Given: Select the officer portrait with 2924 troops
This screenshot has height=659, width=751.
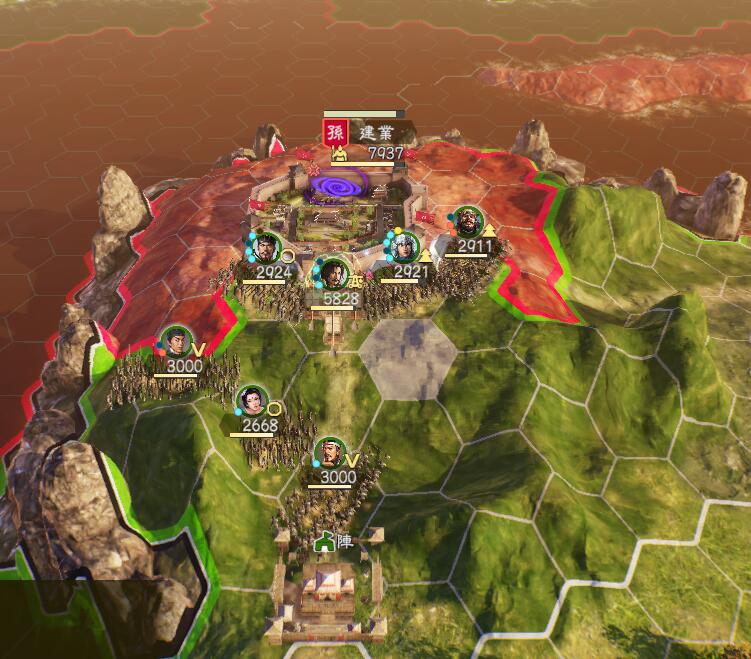Looking at the screenshot, I should [x=266, y=247].
